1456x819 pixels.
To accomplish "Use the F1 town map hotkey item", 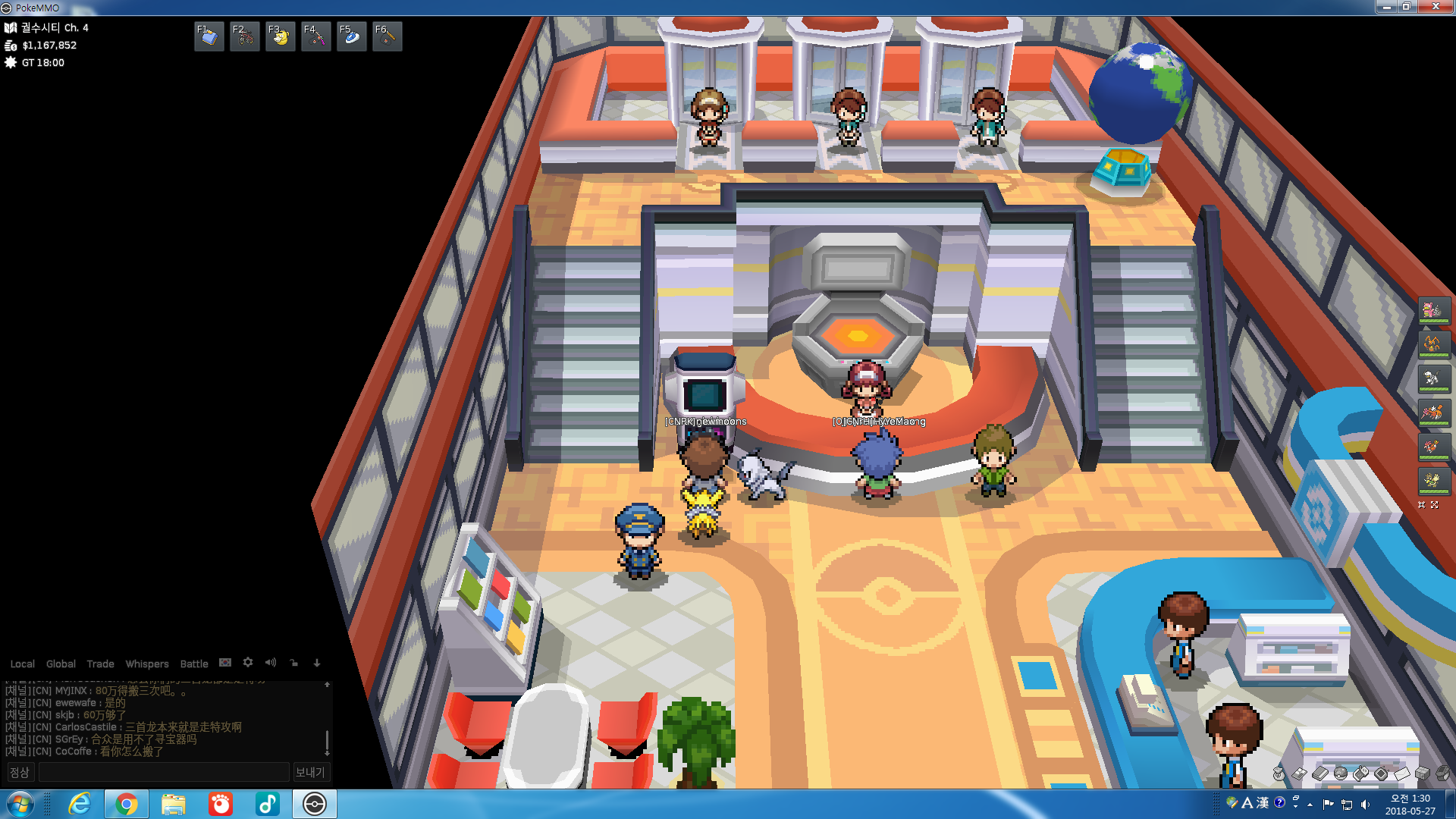I will pyautogui.click(x=209, y=36).
